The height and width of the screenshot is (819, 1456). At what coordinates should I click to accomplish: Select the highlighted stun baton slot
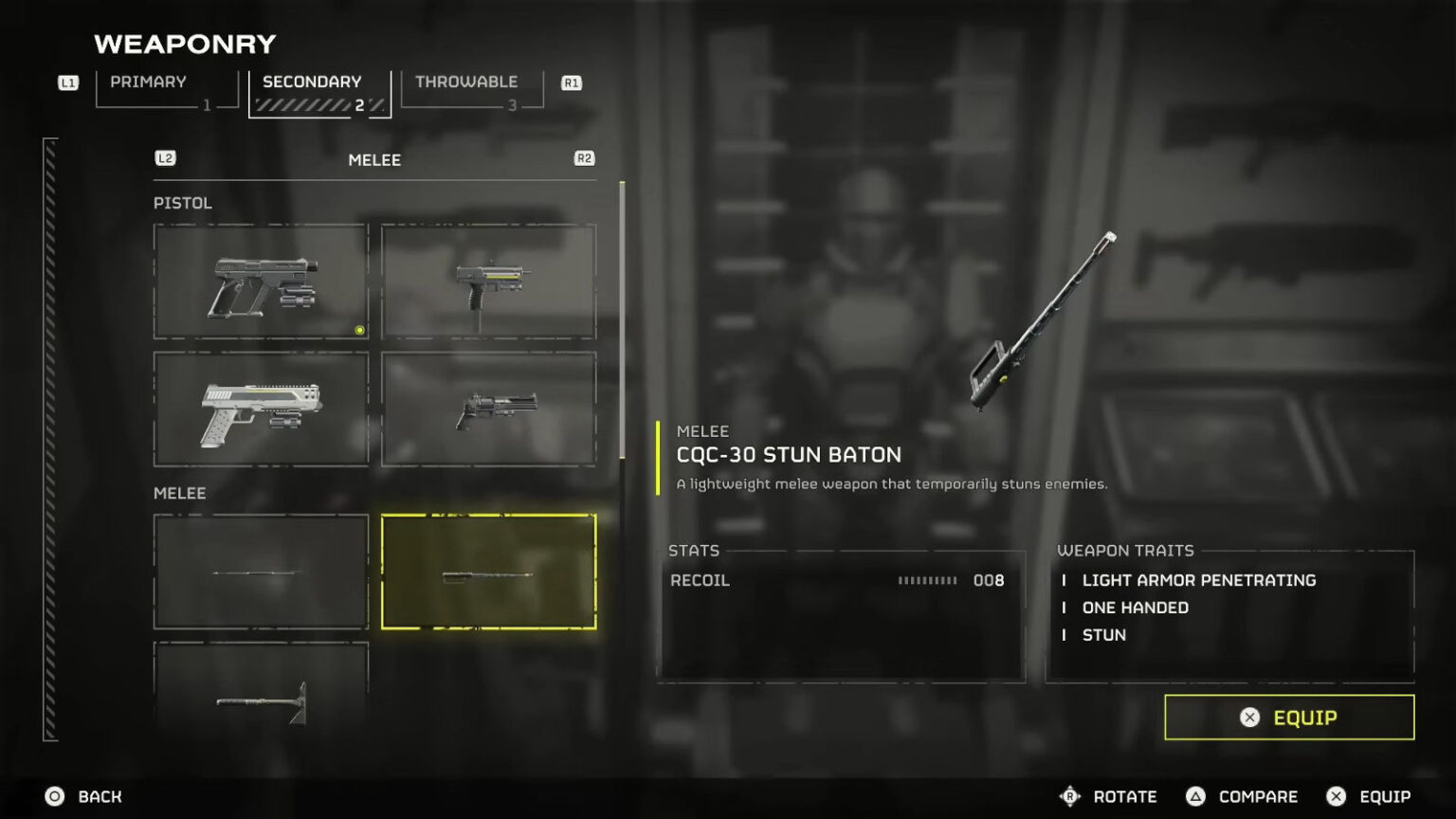(x=488, y=572)
